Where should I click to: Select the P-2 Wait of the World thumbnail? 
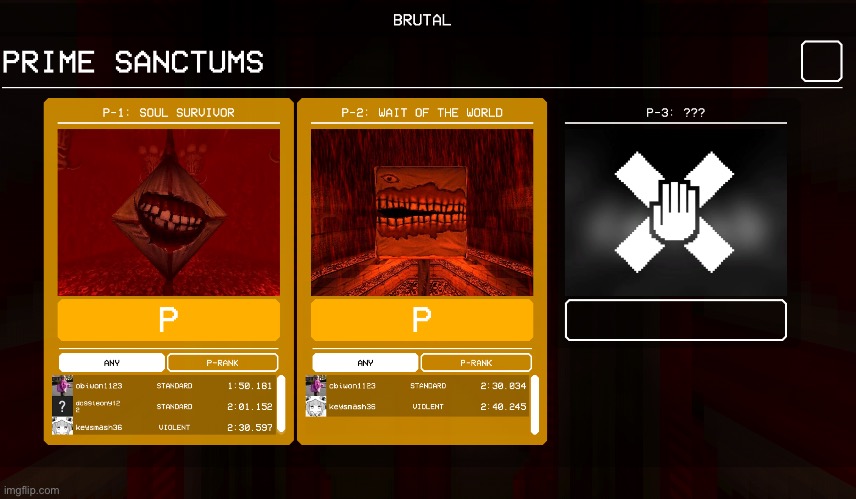click(422, 212)
